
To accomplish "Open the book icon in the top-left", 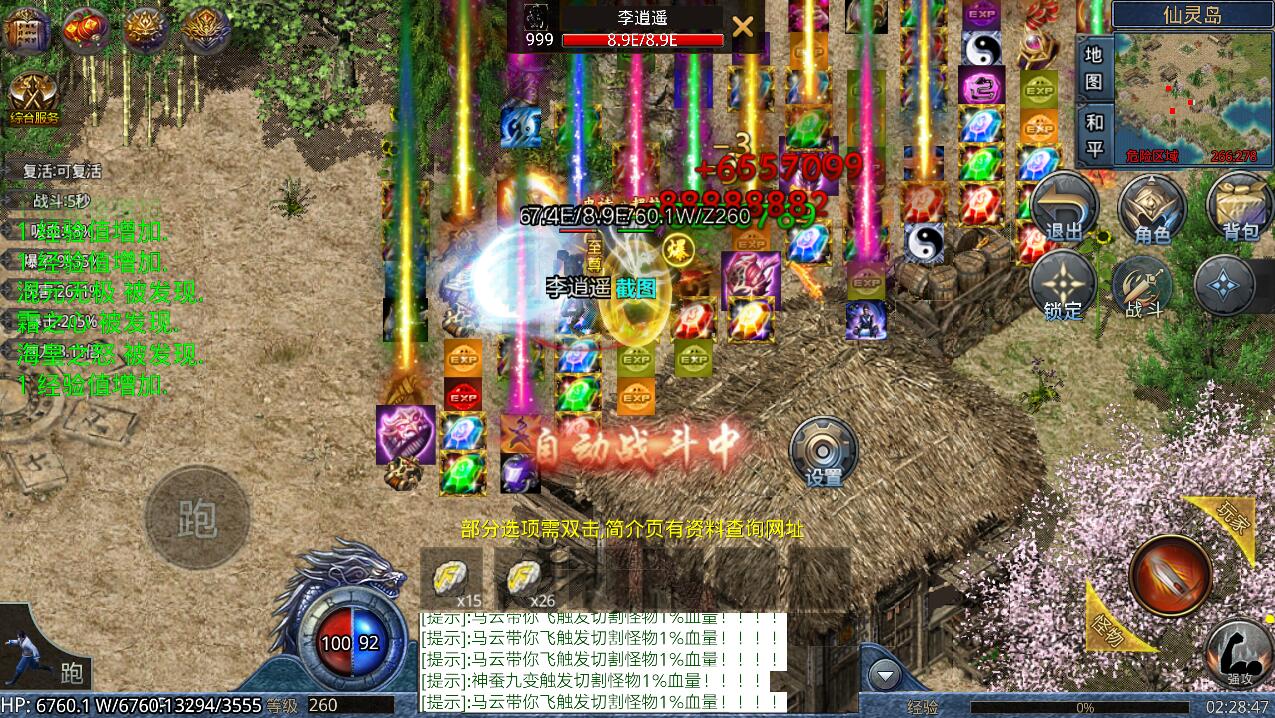I will point(27,28).
